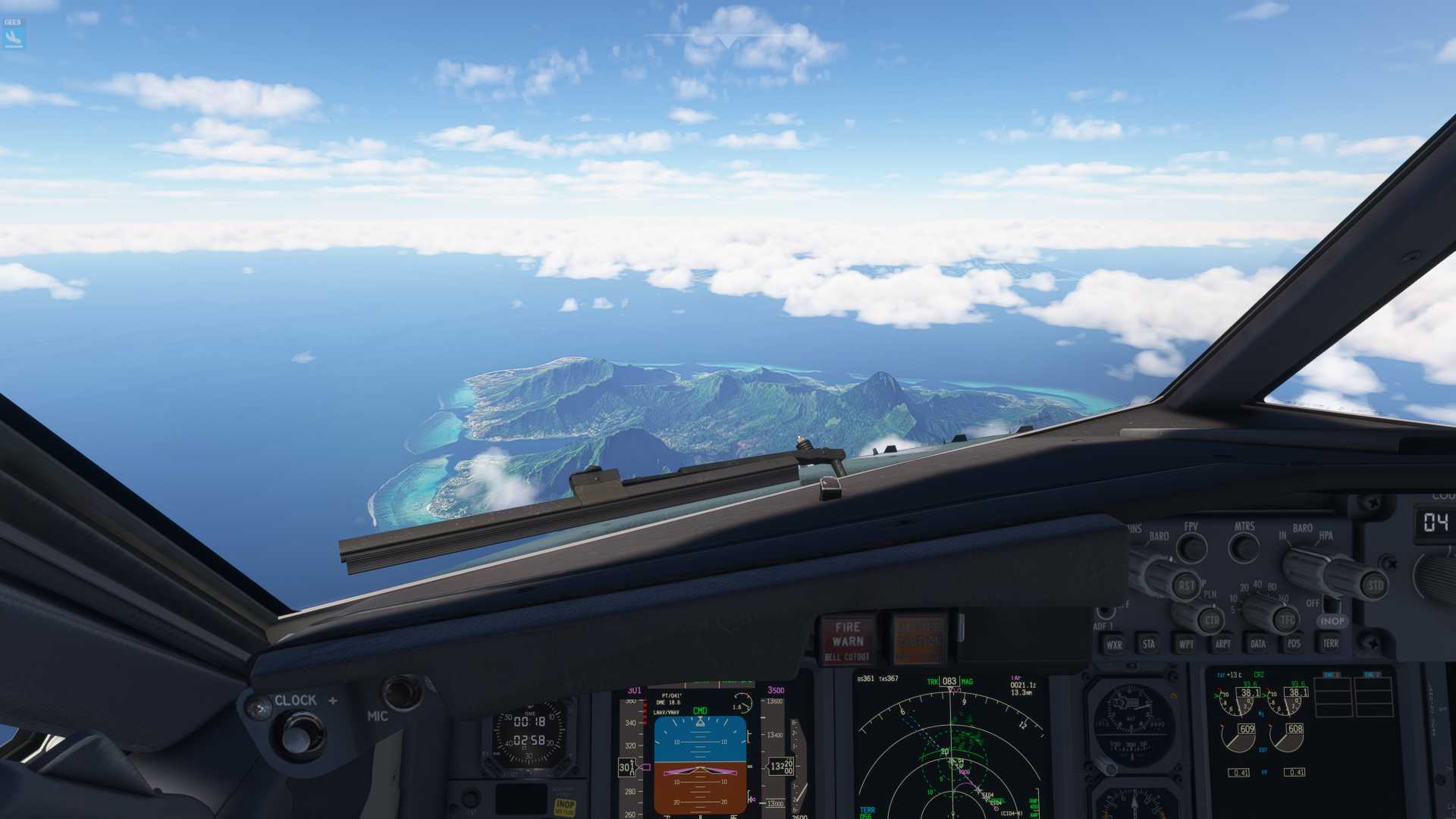Screen dimensions: 1456x819
Task: Open the GEES overlay icon
Action: (x=14, y=34)
